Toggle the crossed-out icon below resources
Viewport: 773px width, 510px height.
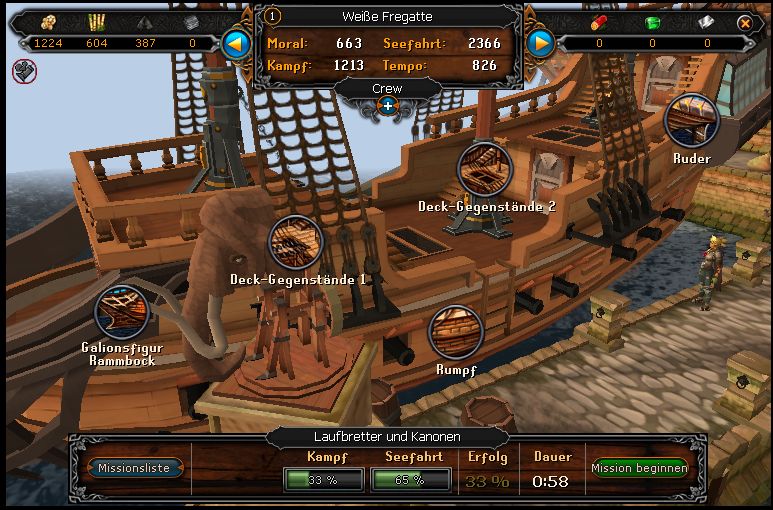22,71
